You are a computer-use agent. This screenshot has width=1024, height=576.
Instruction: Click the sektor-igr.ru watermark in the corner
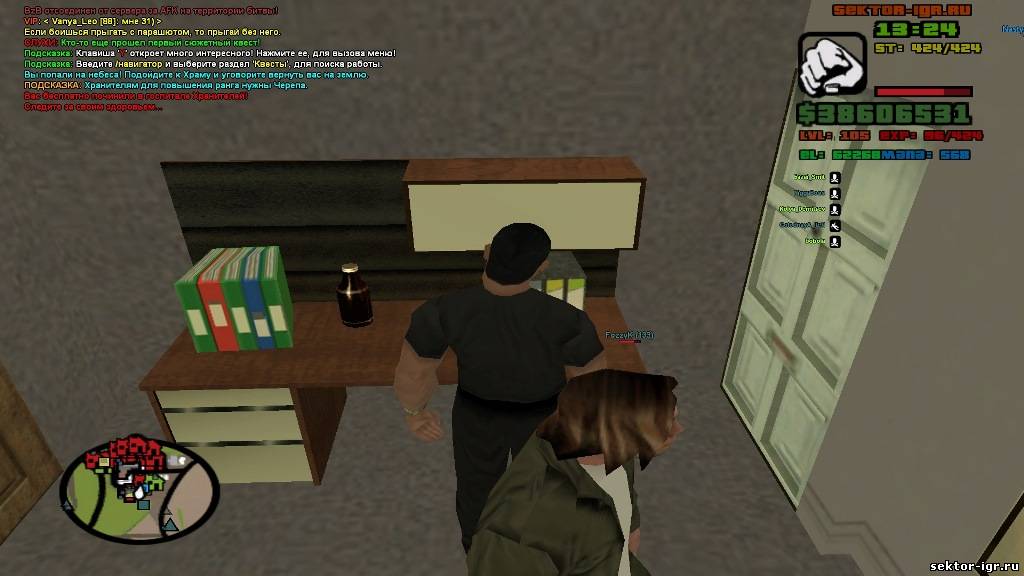tap(973, 566)
